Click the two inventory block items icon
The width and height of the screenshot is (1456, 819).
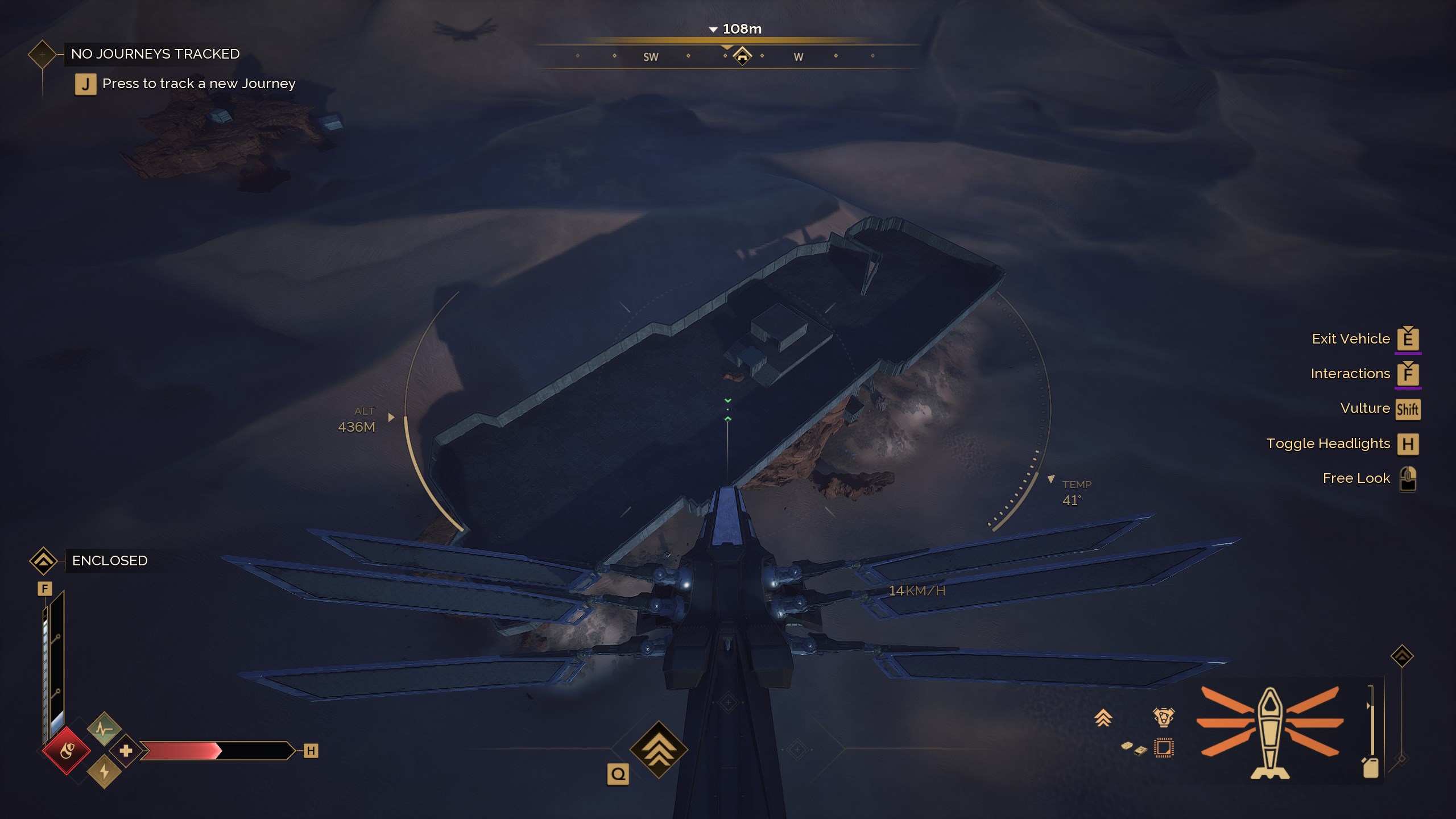click(1133, 748)
